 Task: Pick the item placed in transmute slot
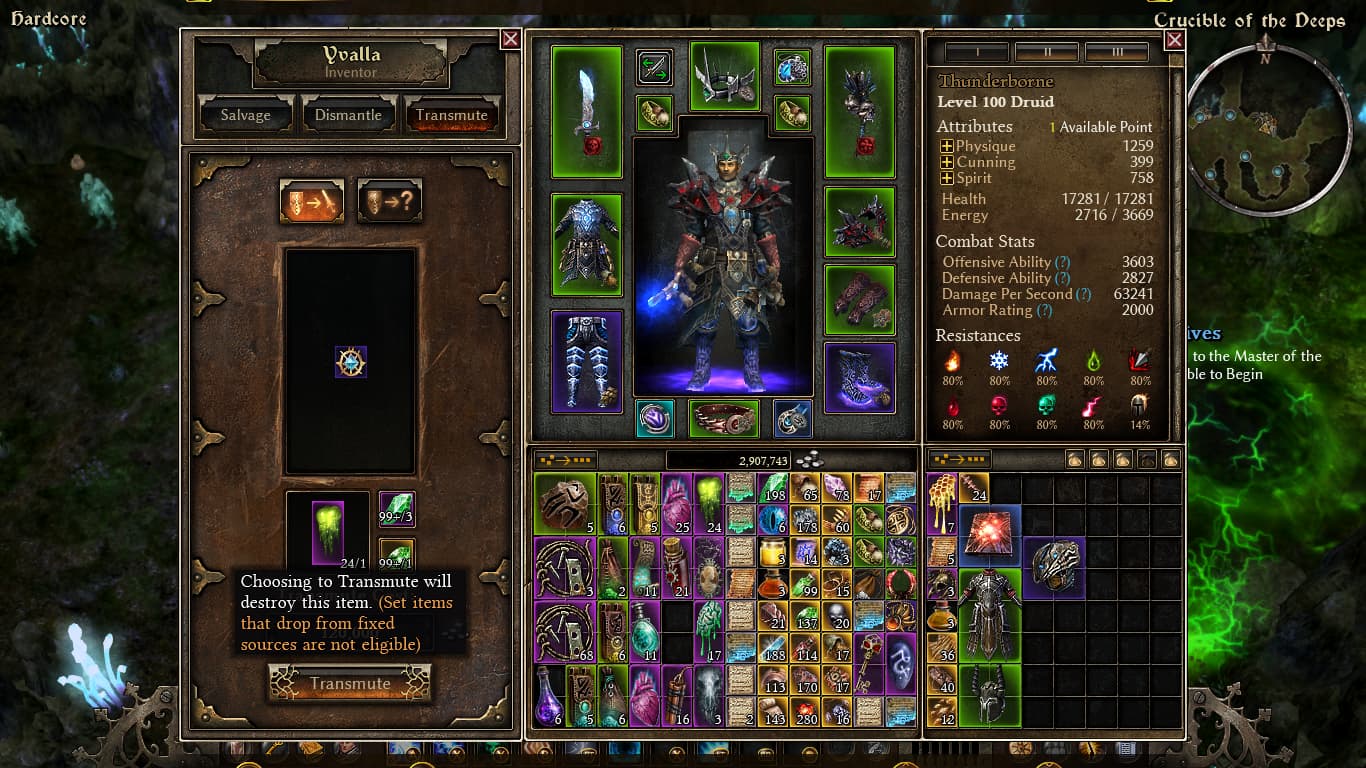coord(351,362)
